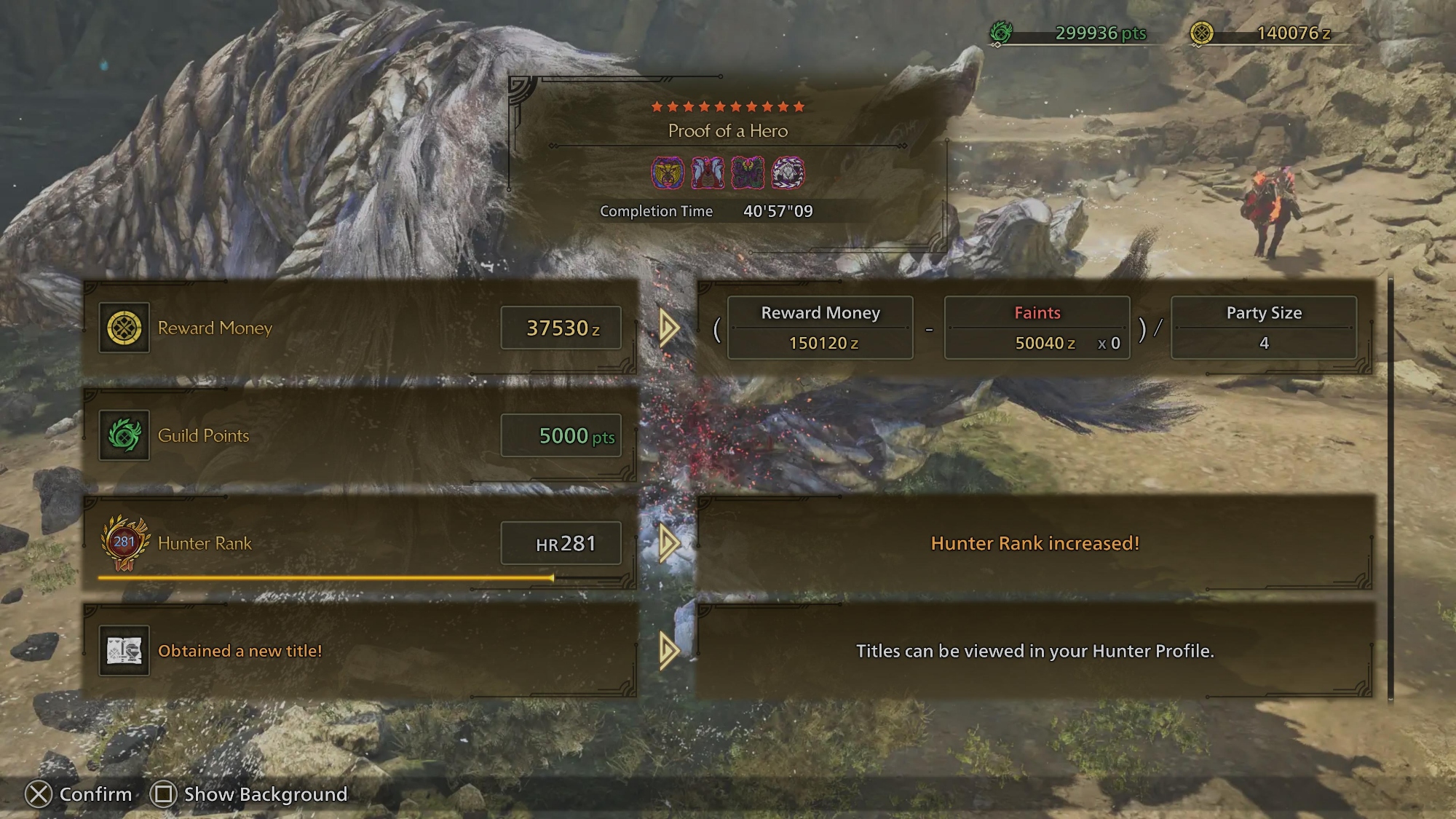Select the Obtained a new title row
Image resolution: width=1456 pixels, height=819 pixels.
click(x=360, y=651)
